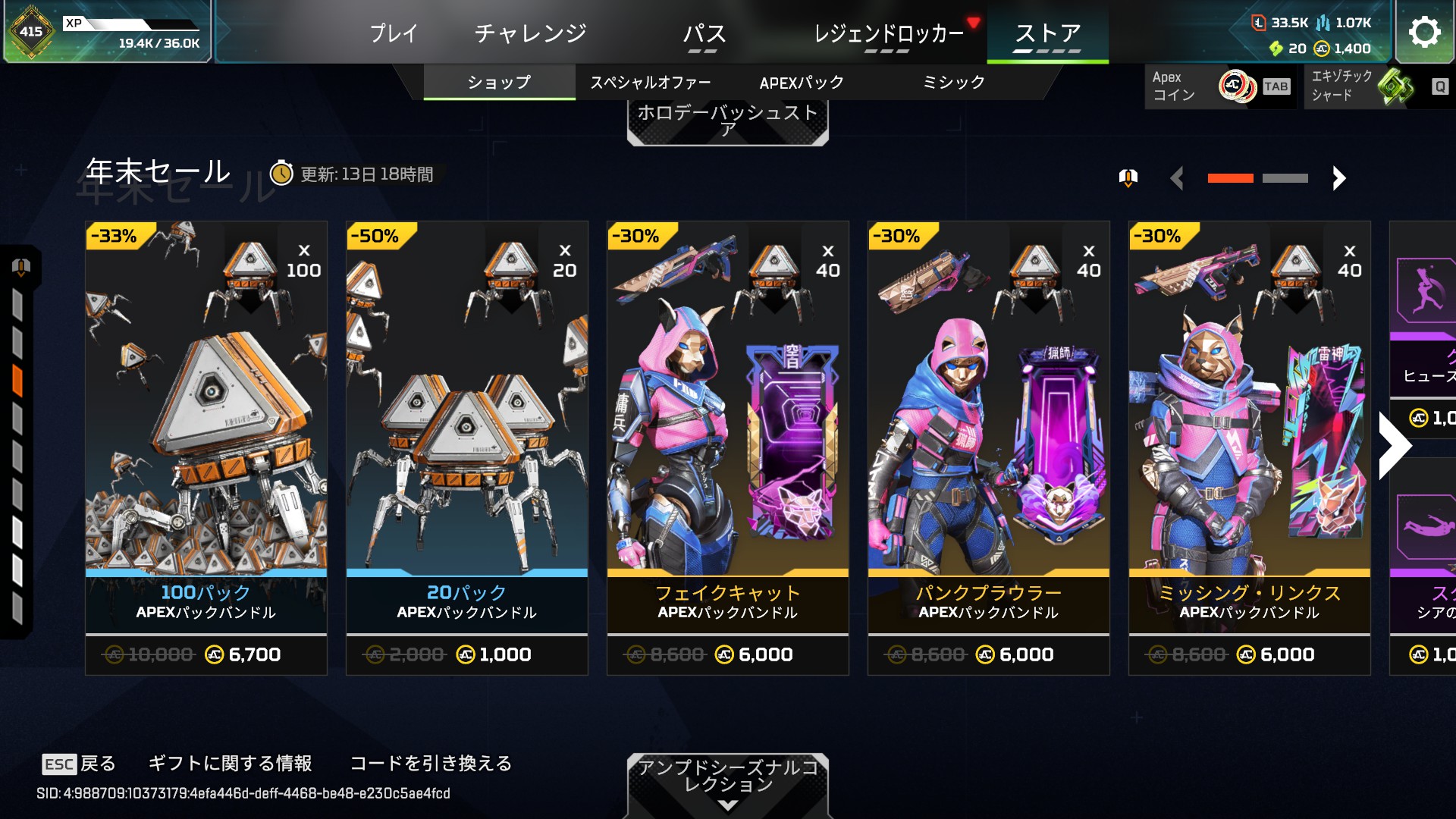The height and width of the screenshot is (819, 1456).
Task: Click the white arrow beside bundle row
Action: click(x=1394, y=446)
